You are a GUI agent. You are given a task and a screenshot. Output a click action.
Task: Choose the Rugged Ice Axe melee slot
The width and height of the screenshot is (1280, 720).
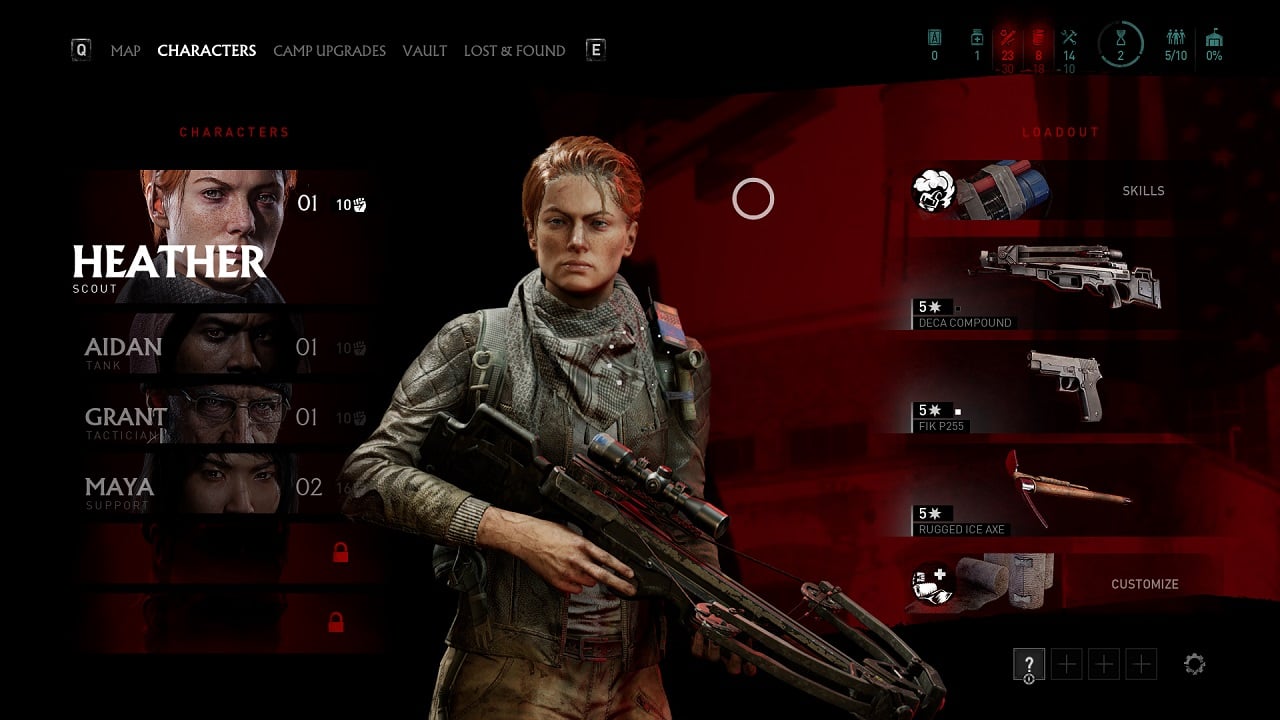click(1065, 494)
